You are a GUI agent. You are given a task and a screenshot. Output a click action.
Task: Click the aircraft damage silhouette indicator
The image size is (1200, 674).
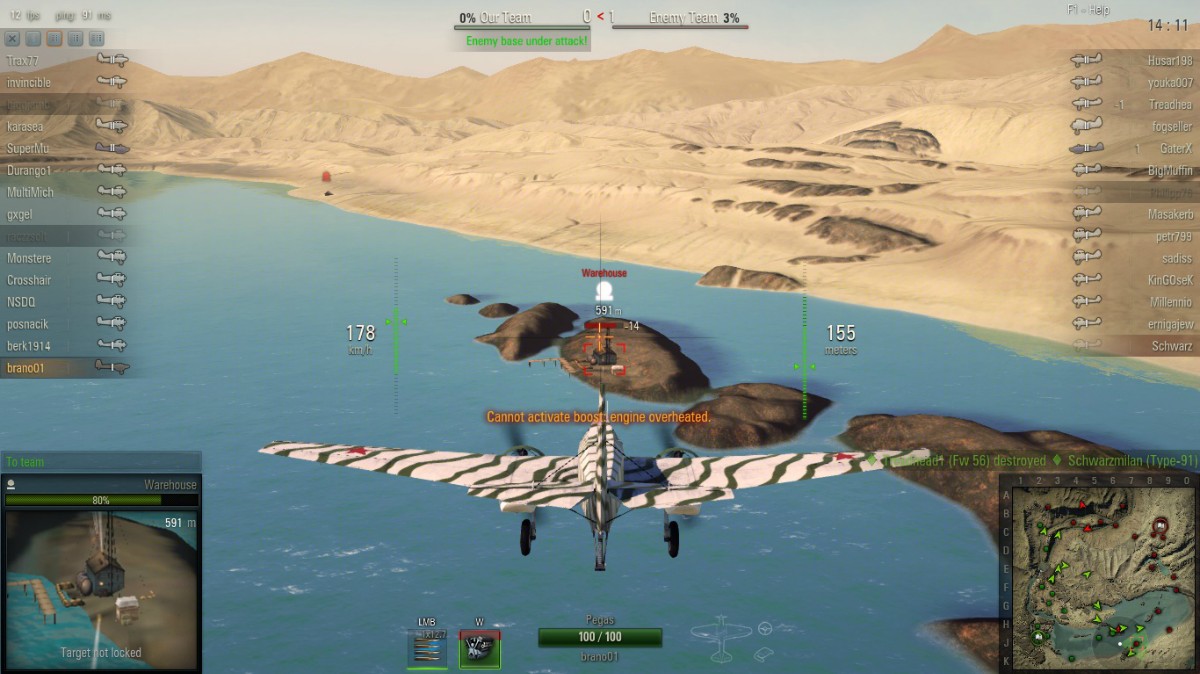(x=720, y=638)
